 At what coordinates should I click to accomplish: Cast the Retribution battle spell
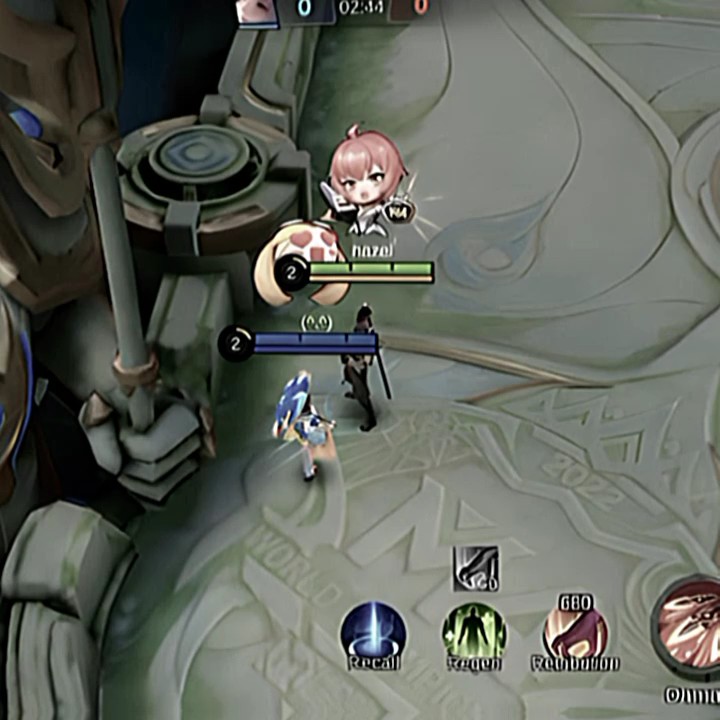click(575, 632)
